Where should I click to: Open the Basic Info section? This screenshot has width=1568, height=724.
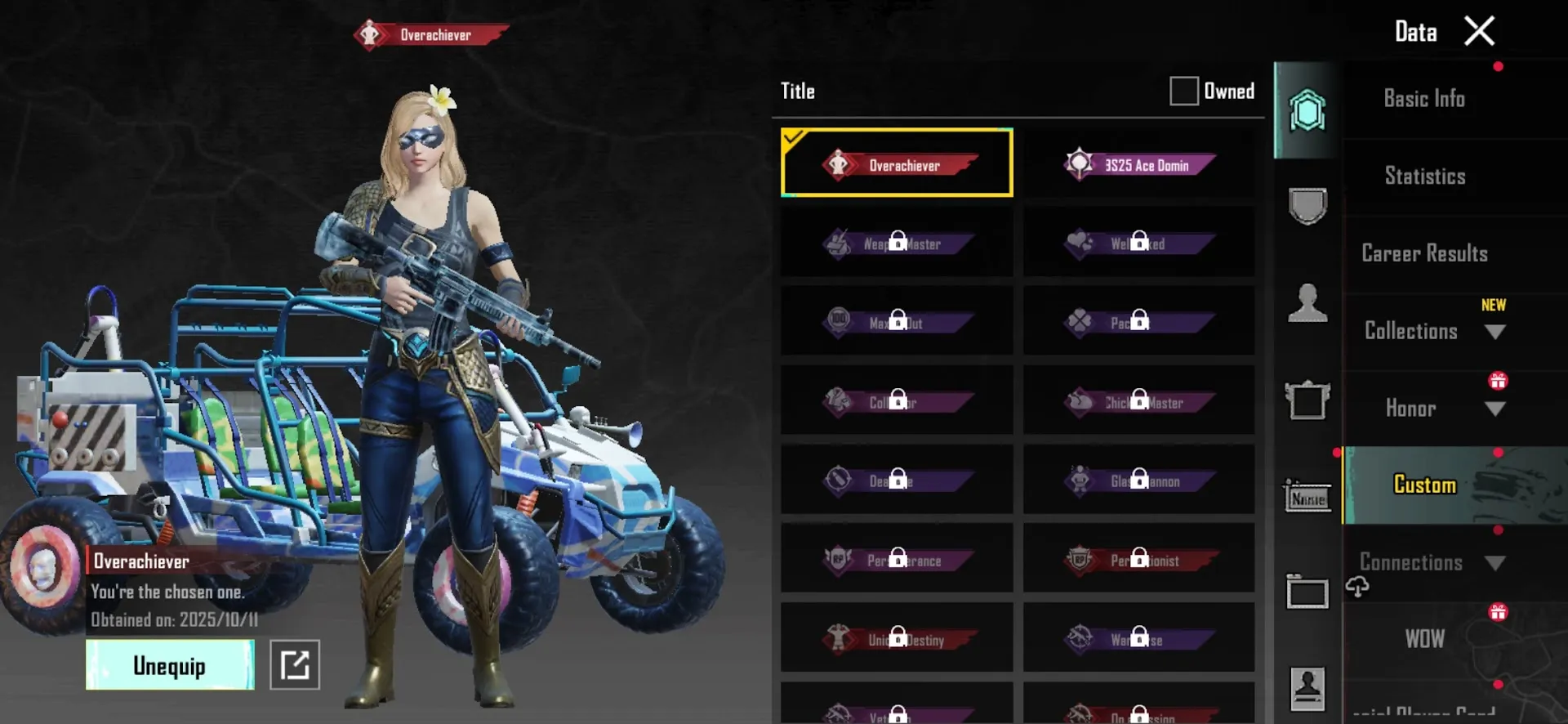1424,98
